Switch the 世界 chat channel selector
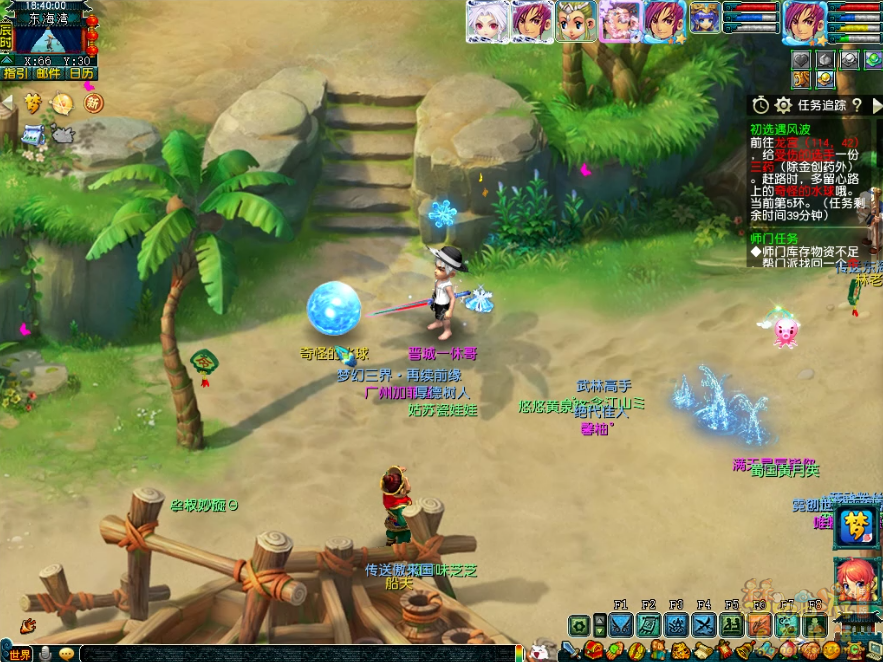The width and height of the screenshot is (883, 662). point(20,653)
